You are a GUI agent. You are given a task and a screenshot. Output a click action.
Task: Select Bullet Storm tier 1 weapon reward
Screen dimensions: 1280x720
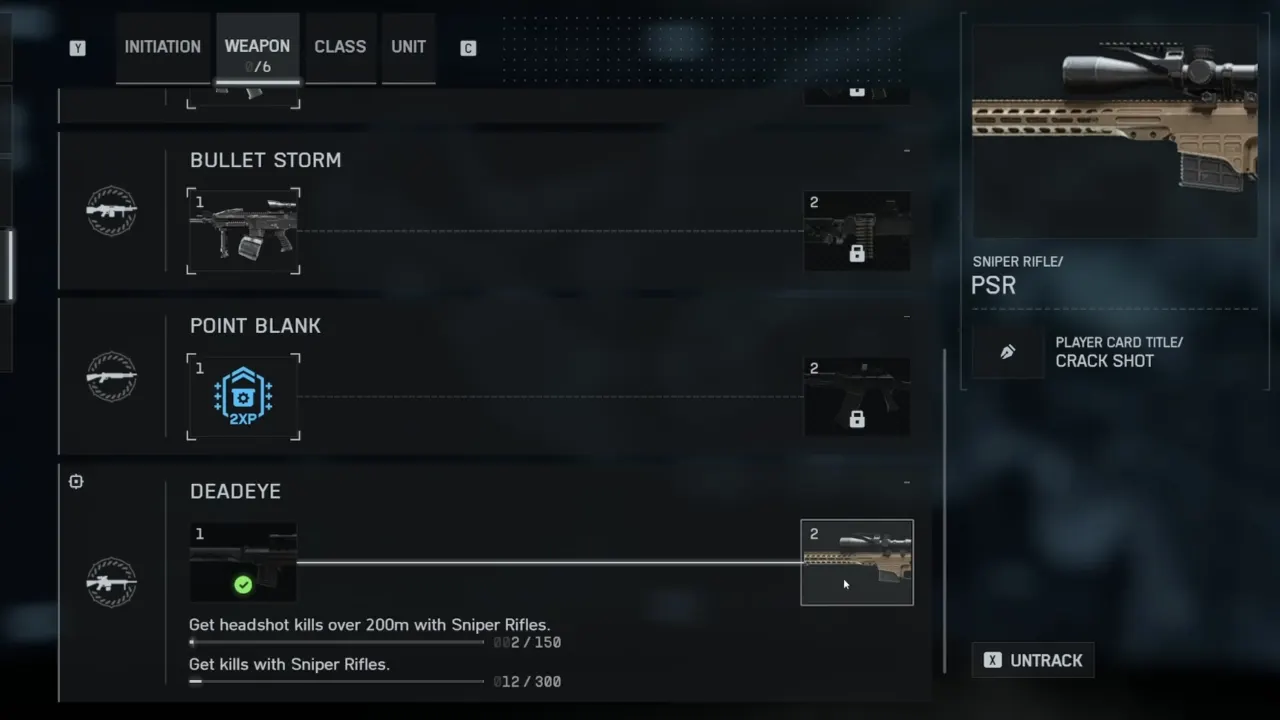(x=243, y=231)
